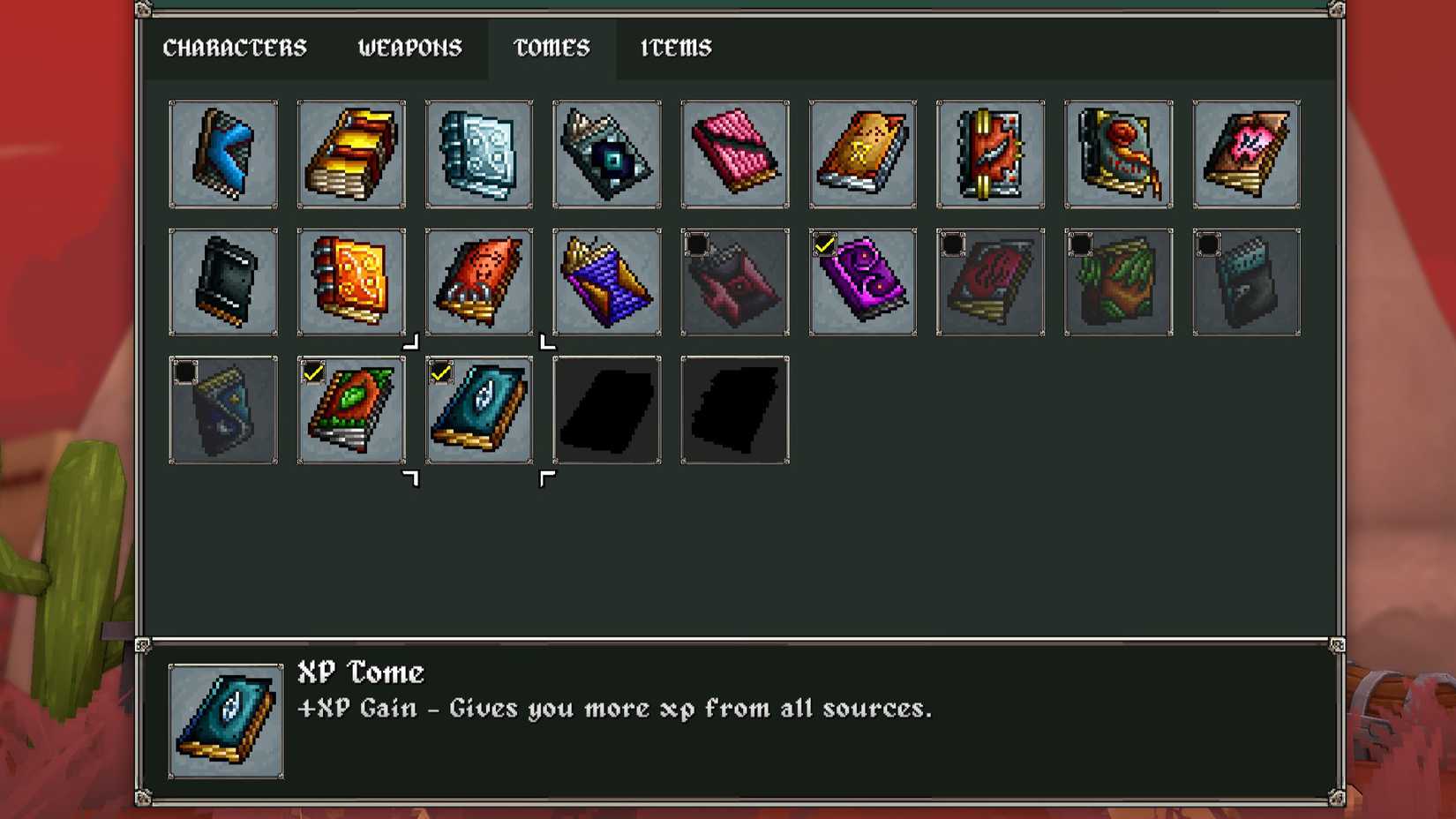Image resolution: width=1456 pixels, height=819 pixels.
Task: Switch to the Items tab
Action: [x=675, y=49]
